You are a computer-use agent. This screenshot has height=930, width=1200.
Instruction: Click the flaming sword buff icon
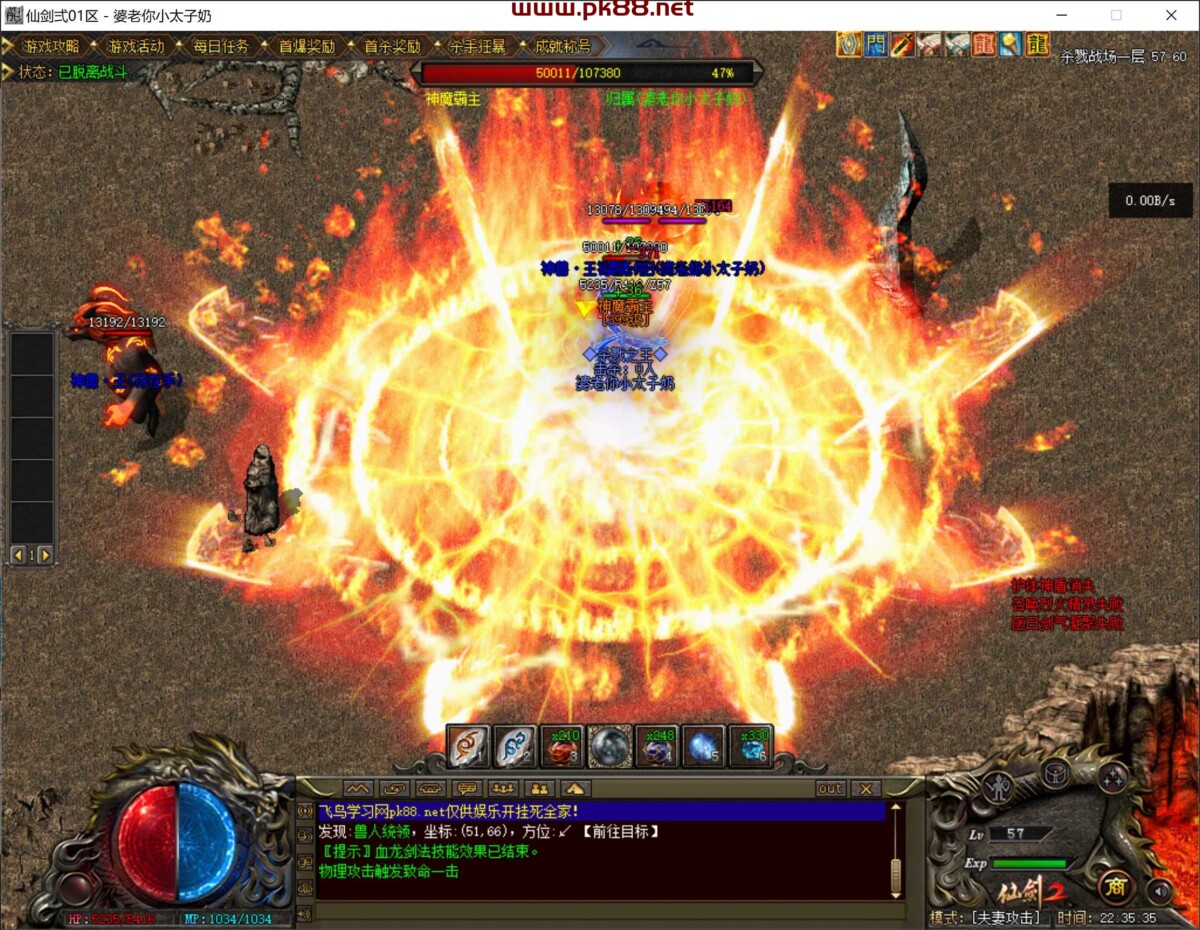coord(903,44)
